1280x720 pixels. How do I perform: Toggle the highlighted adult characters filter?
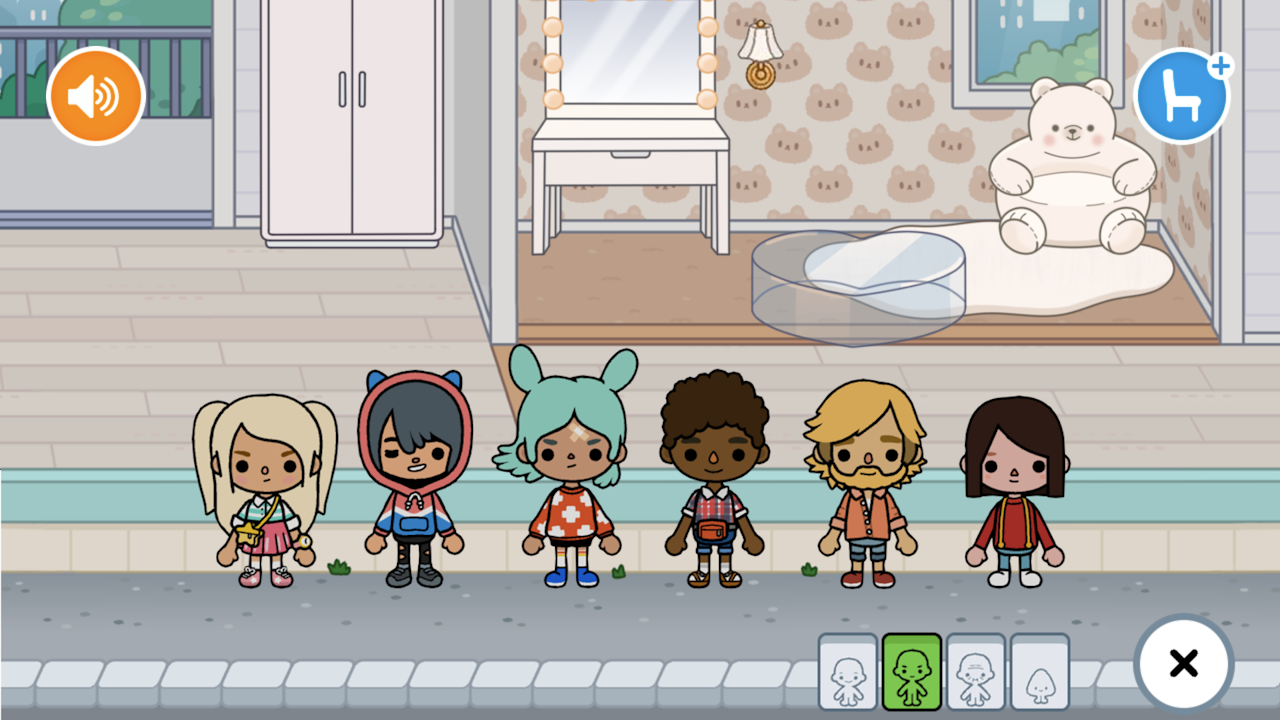coord(910,672)
